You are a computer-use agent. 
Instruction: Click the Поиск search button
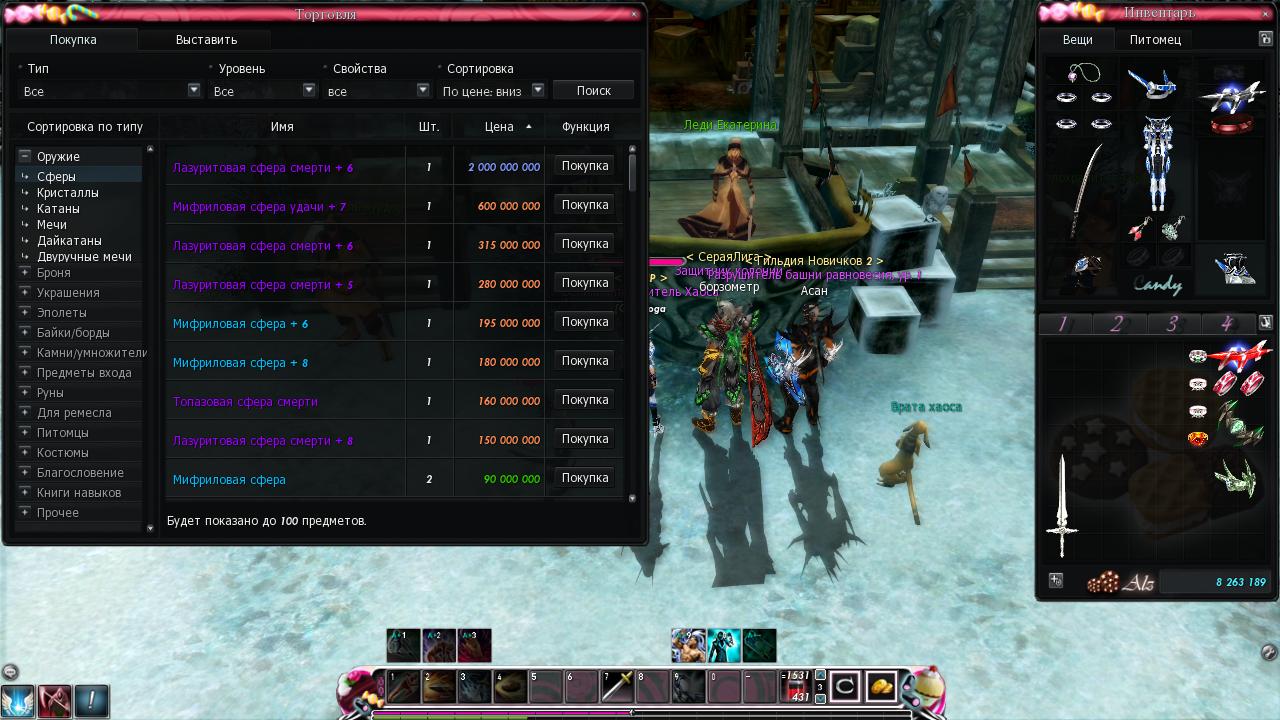593,90
